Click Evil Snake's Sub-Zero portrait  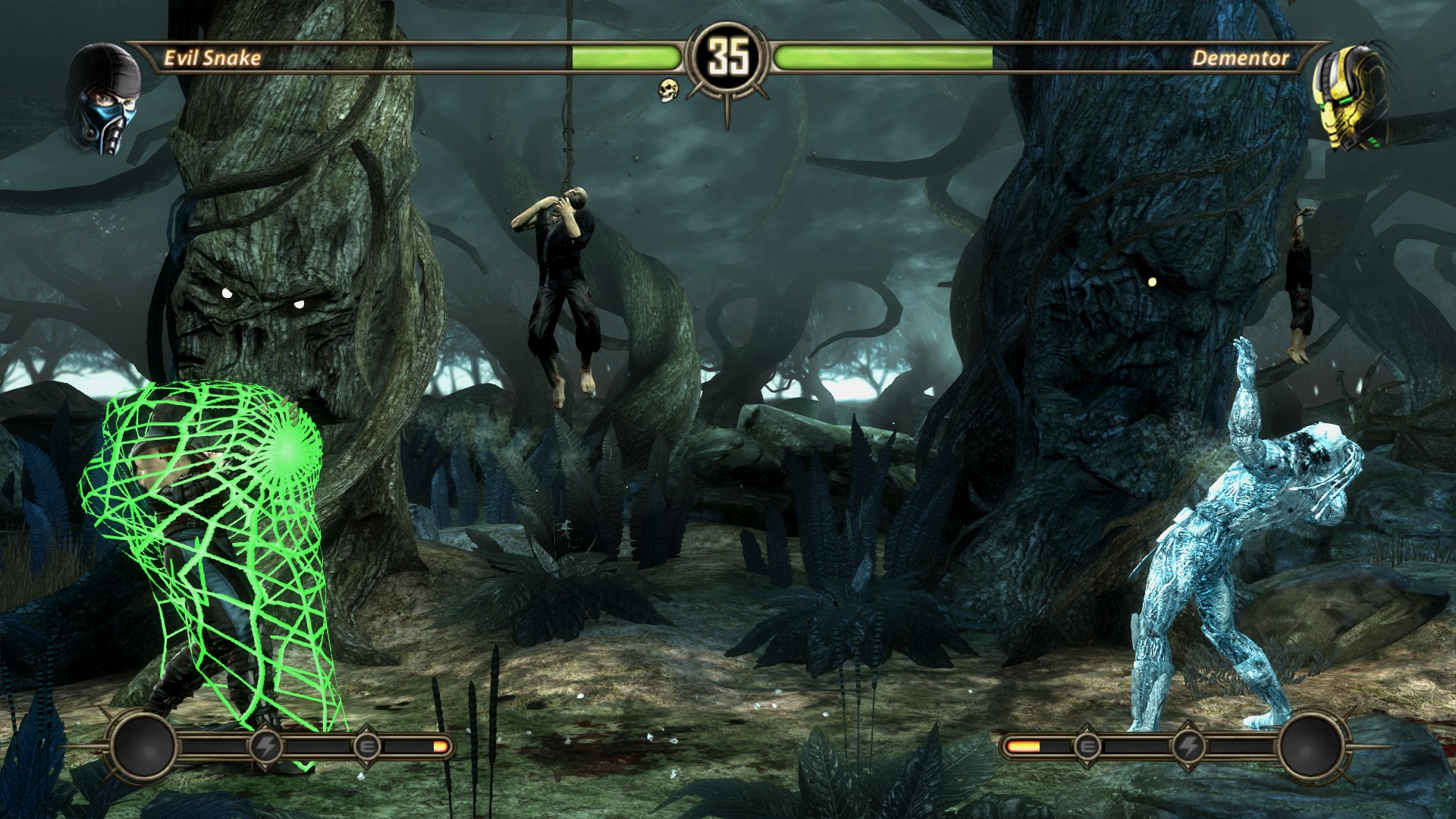105,99
